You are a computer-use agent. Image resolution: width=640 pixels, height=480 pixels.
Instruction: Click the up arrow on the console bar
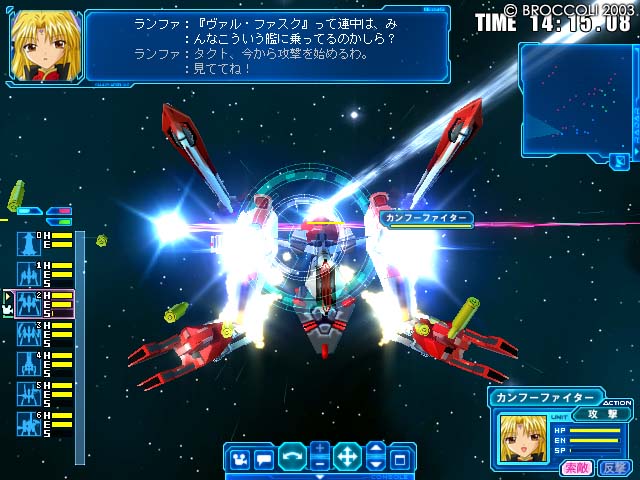click(x=375, y=449)
